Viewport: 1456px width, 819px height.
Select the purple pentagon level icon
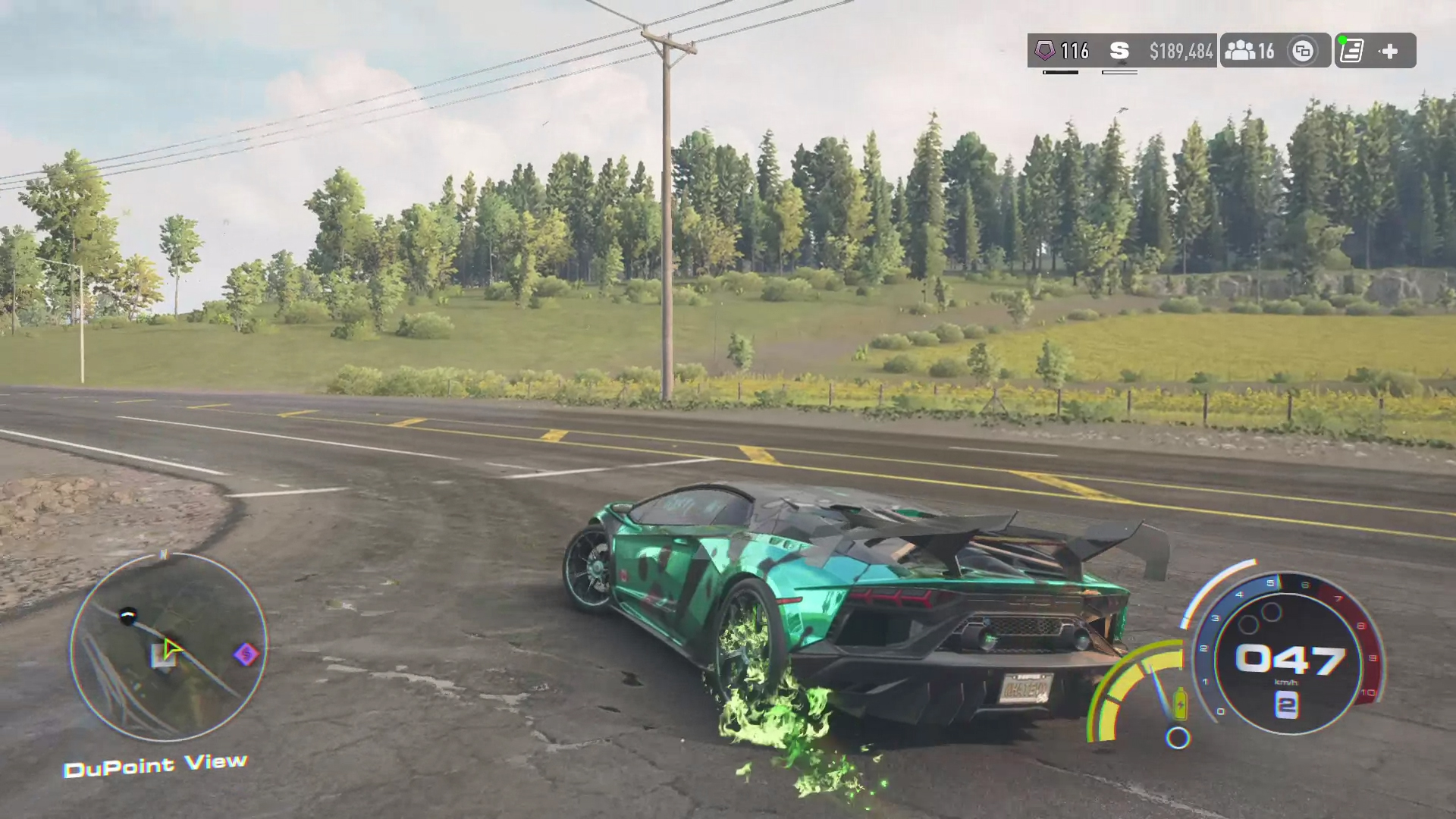pyautogui.click(x=1045, y=51)
